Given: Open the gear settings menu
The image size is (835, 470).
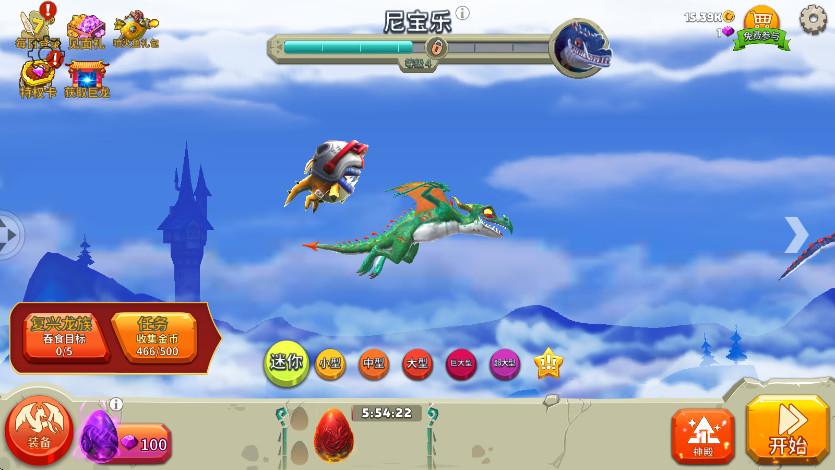Looking at the screenshot, I should click(814, 18).
